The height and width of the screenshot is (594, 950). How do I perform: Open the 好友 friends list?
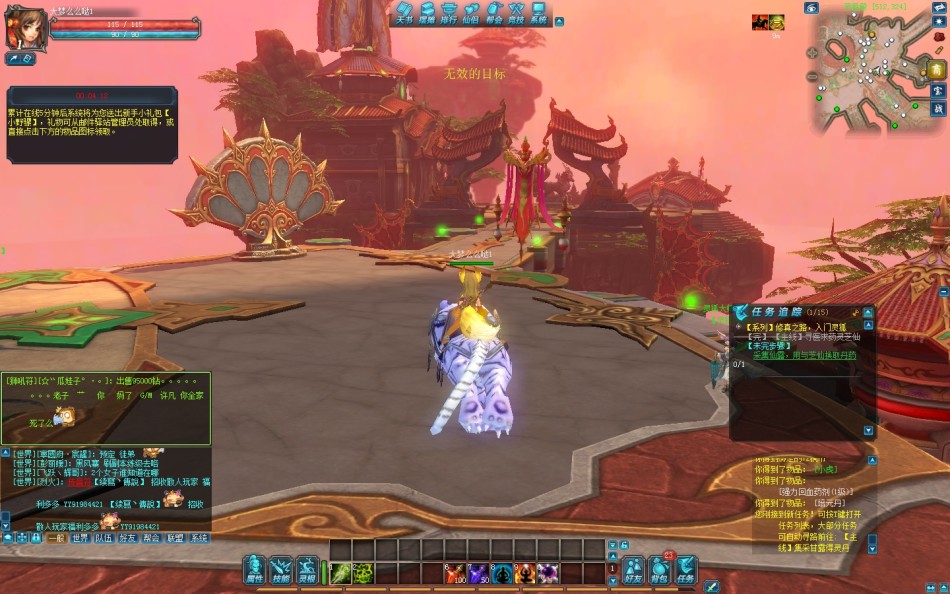(x=633, y=571)
